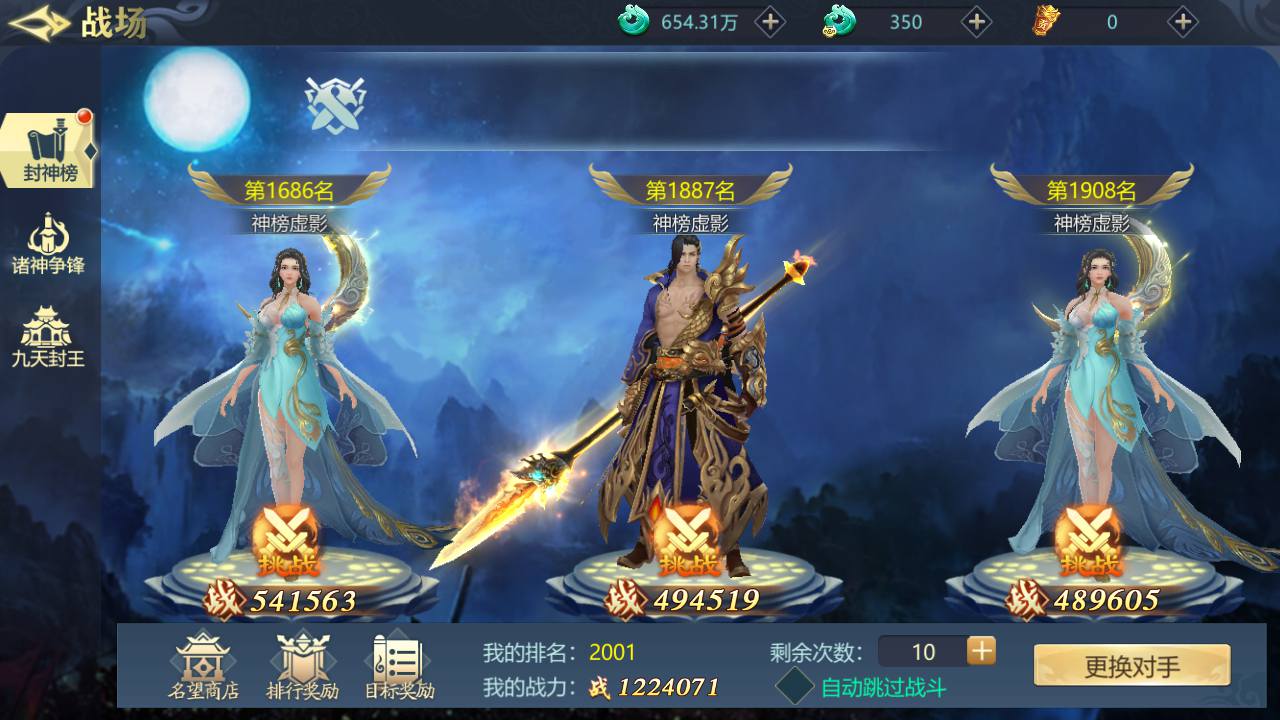Select the 封神榜 sidebar icon
Screen dimensions: 1280x720
pos(47,145)
